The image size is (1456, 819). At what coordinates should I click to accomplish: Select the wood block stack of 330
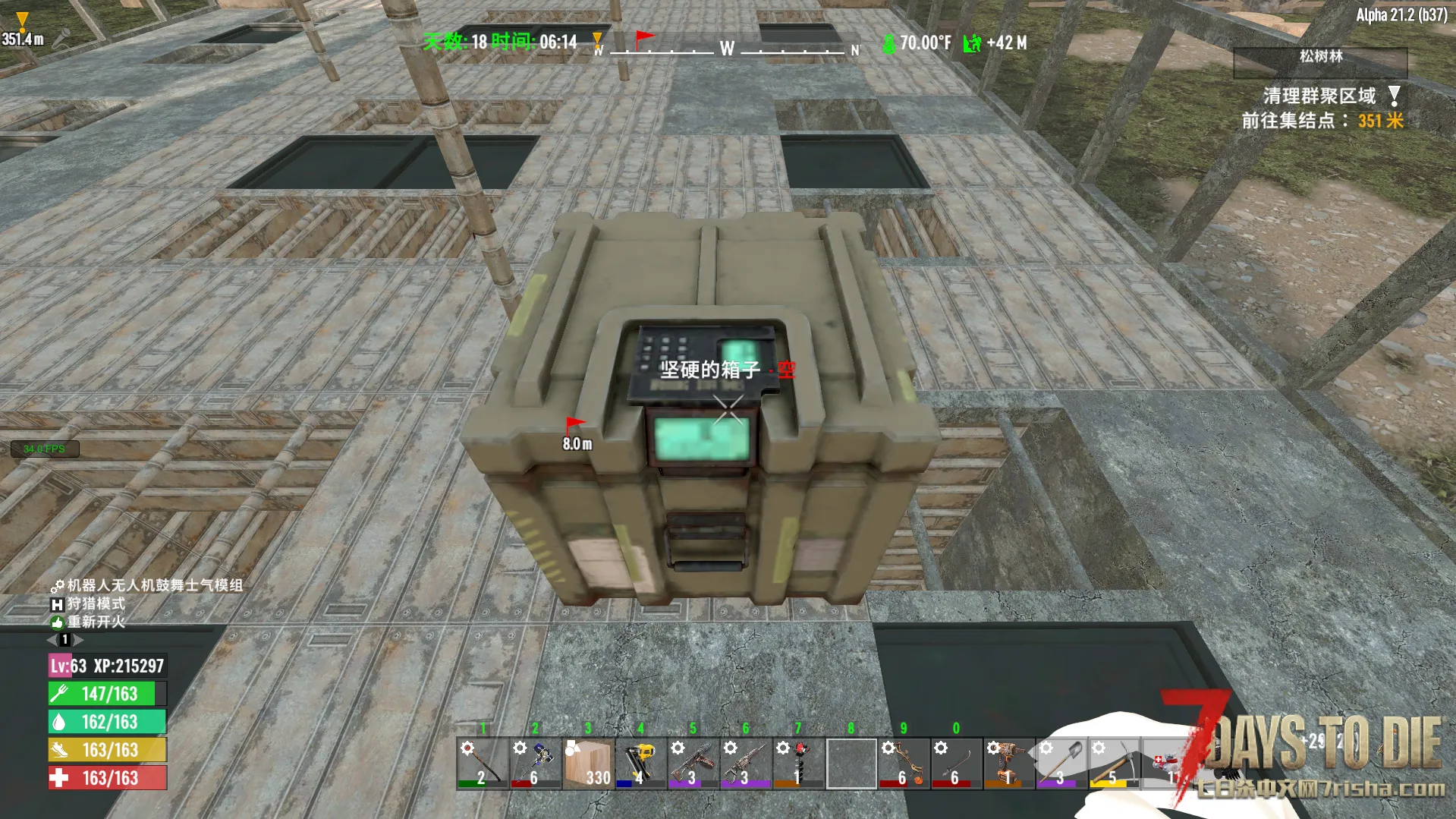coord(588,763)
